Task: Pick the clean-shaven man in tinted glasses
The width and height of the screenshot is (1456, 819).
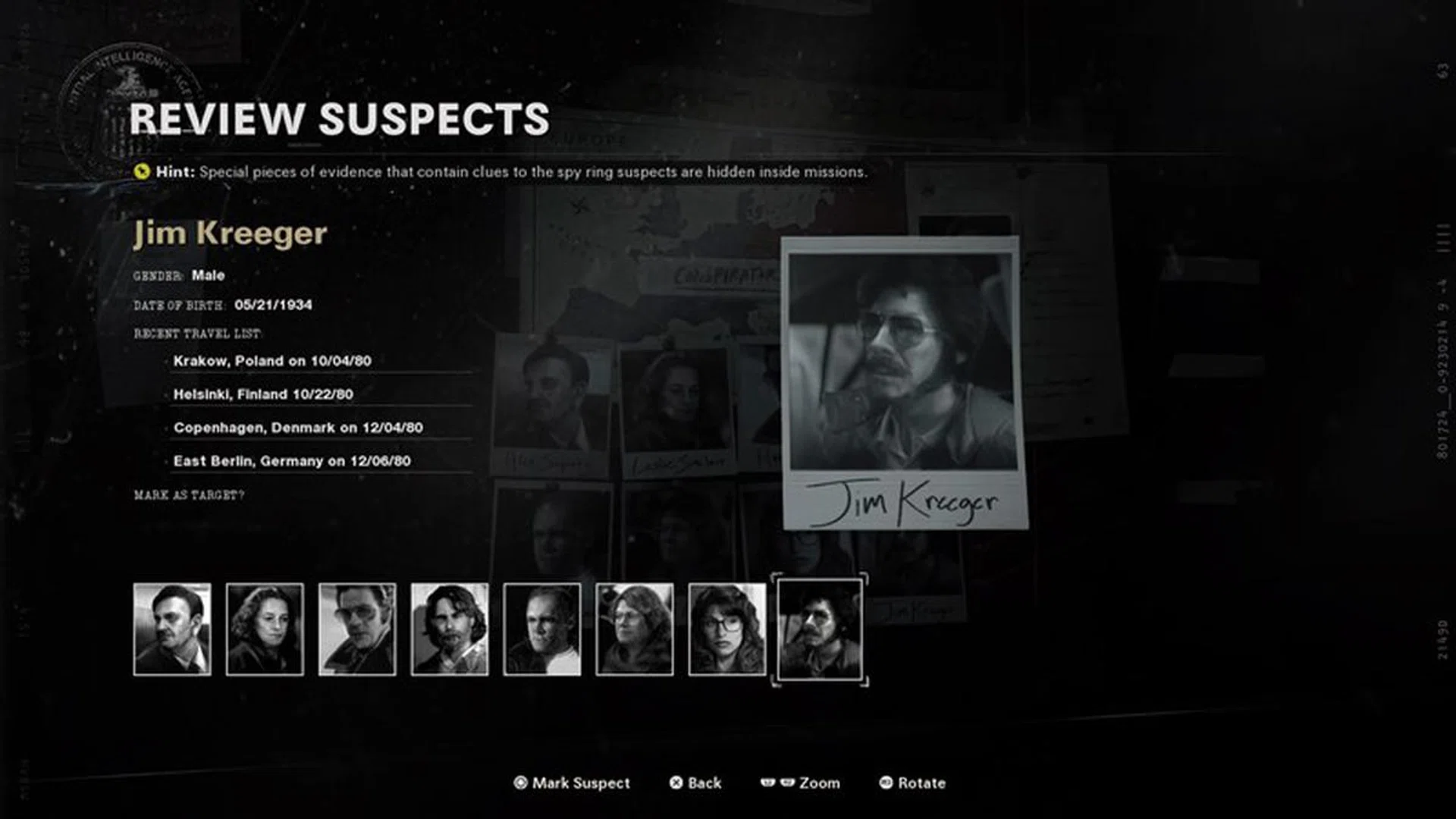Action: point(357,629)
